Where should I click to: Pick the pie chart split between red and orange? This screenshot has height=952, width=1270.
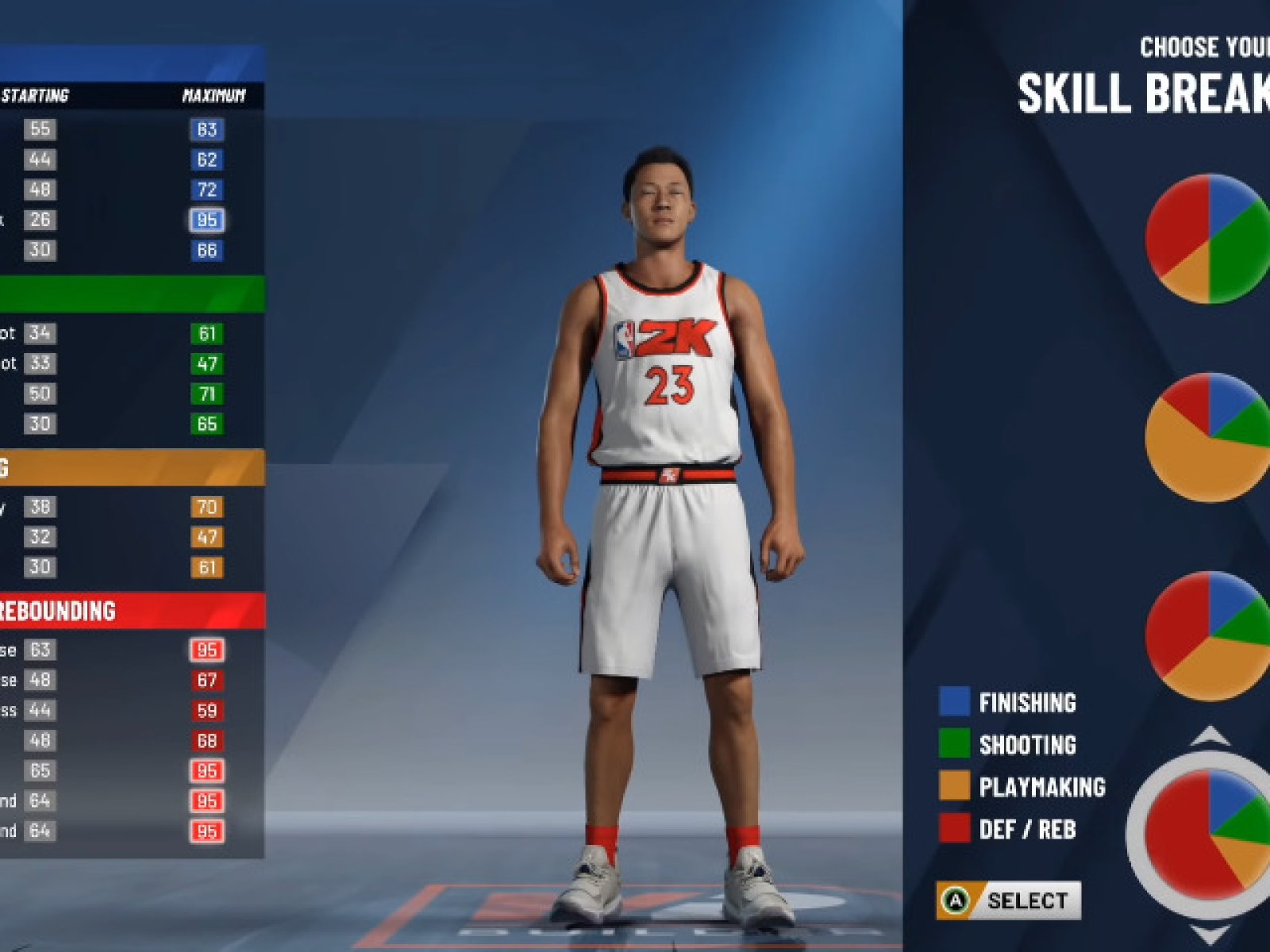click(x=1208, y=635)
